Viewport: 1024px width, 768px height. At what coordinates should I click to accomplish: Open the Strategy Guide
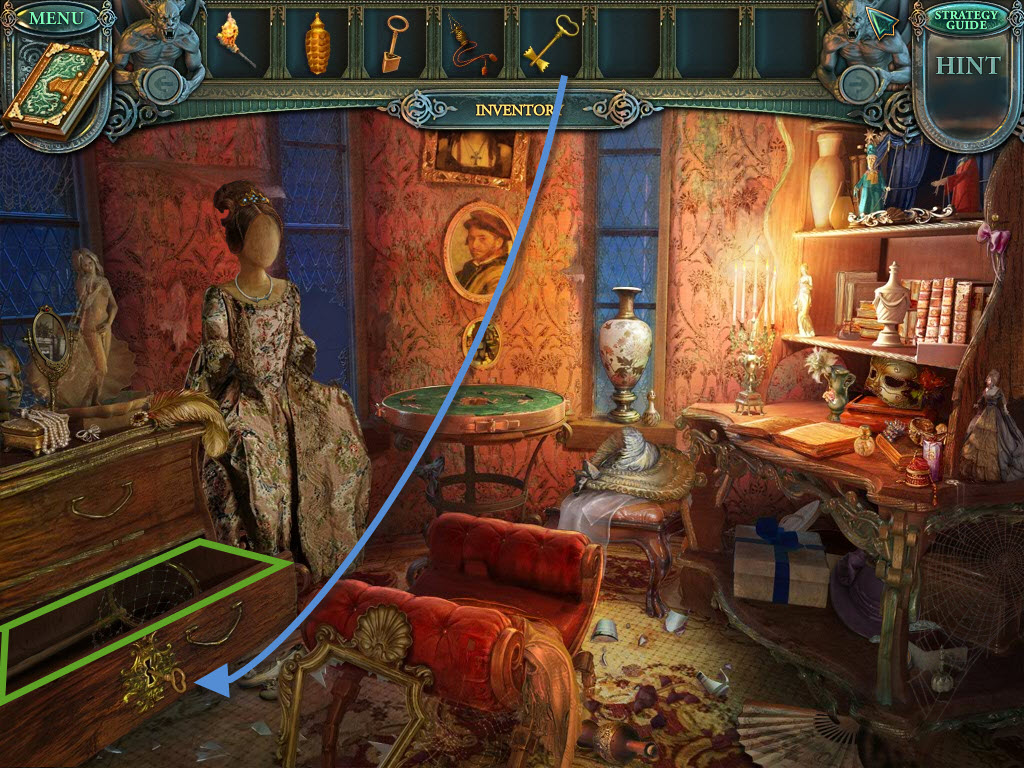(x=966, y=19)
